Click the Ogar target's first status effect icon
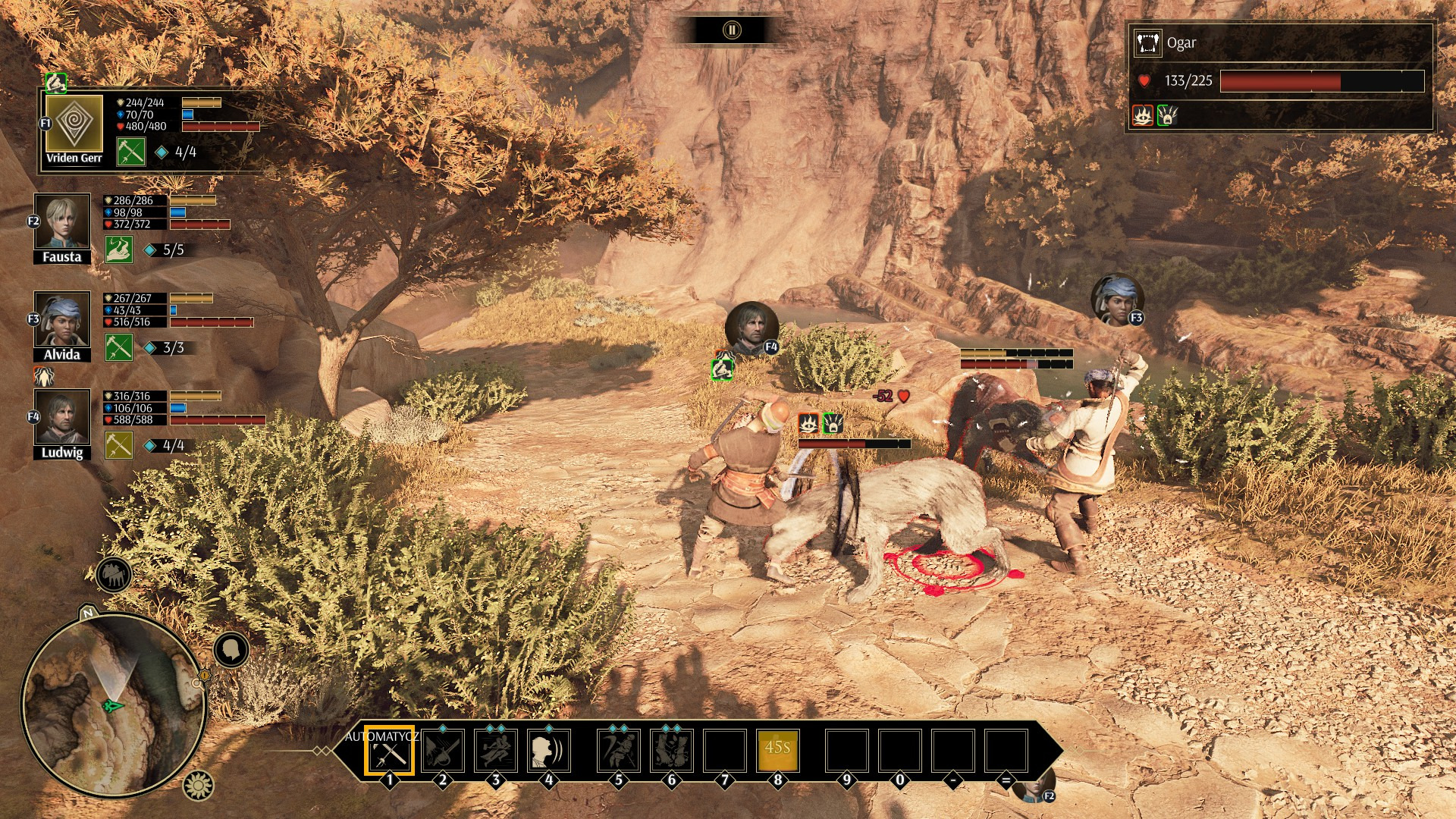The height and width of the screenshot is (819, 1456). pos(1143,115)
